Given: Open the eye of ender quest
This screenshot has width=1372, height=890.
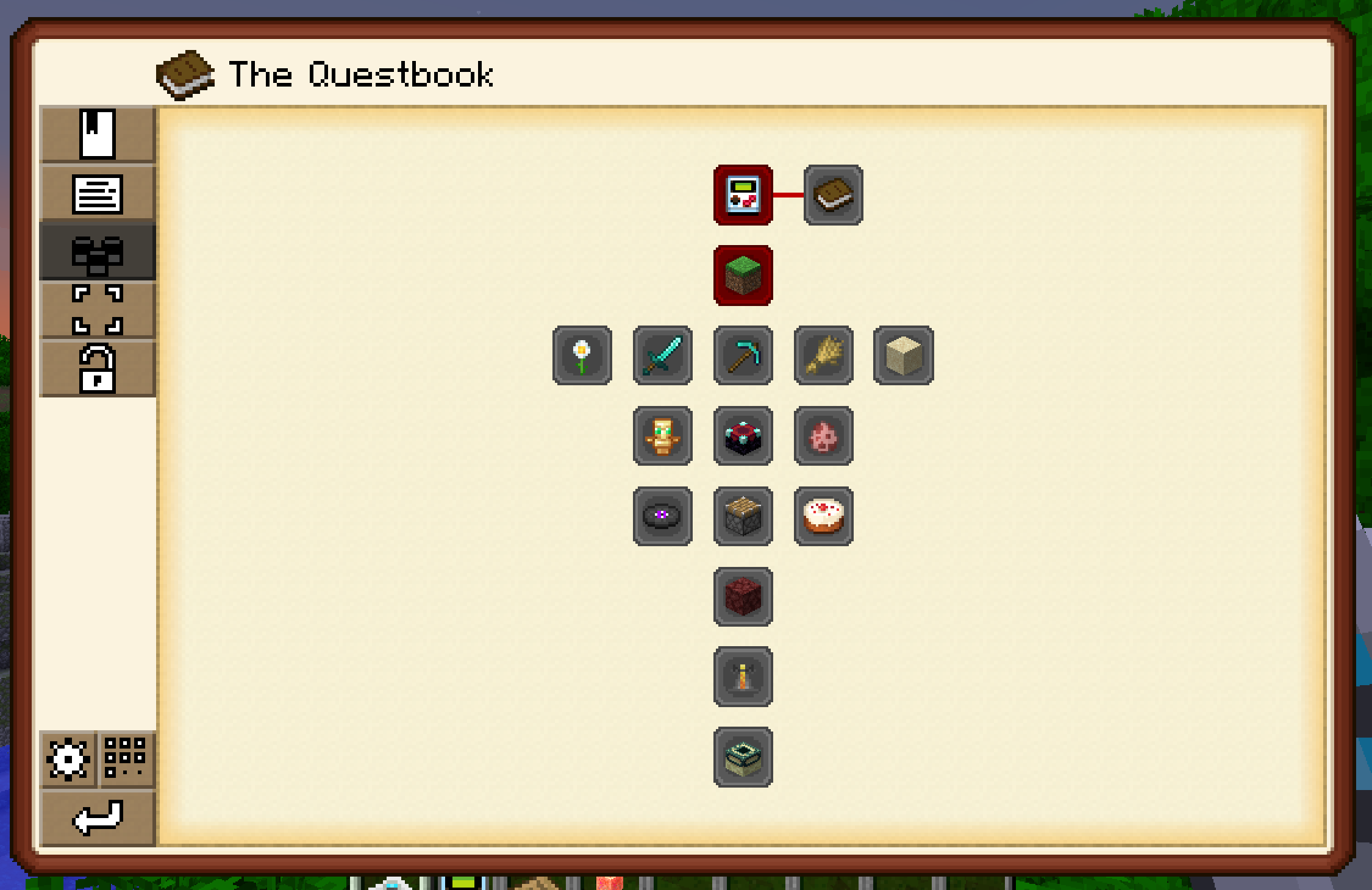Looking at the screenshot, I should coord(662,517).
